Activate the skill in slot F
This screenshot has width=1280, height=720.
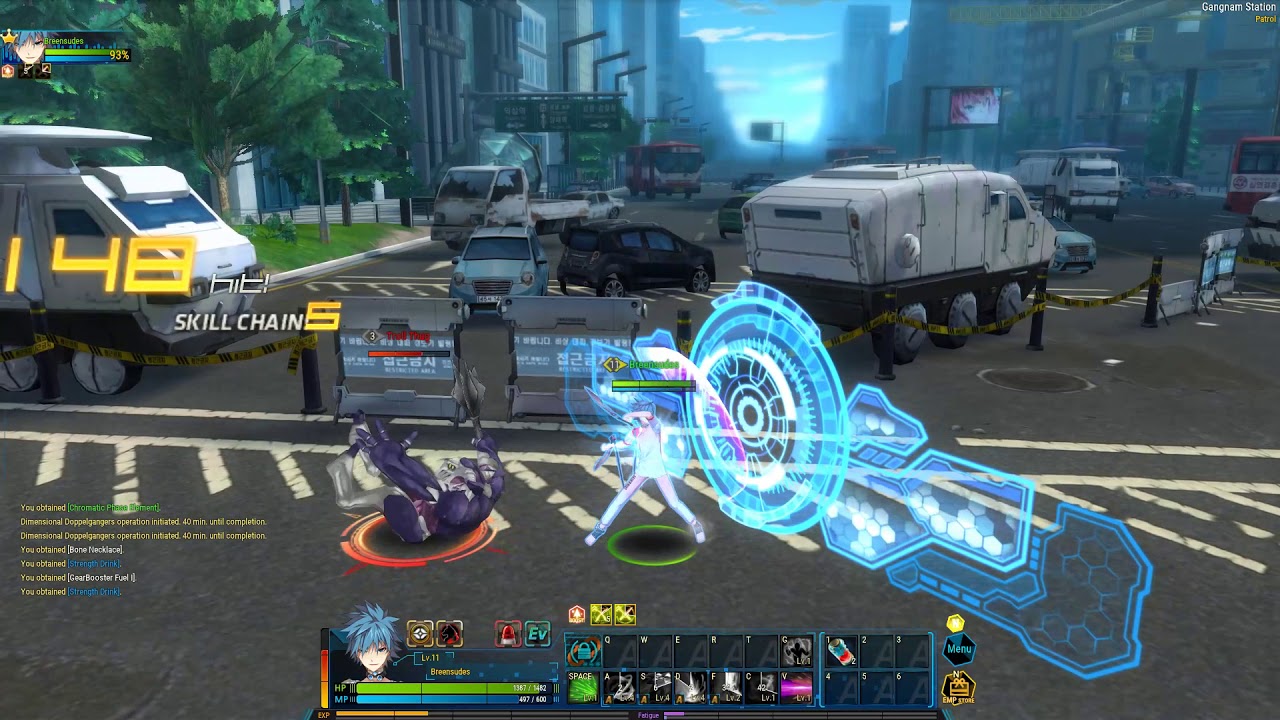729,687
